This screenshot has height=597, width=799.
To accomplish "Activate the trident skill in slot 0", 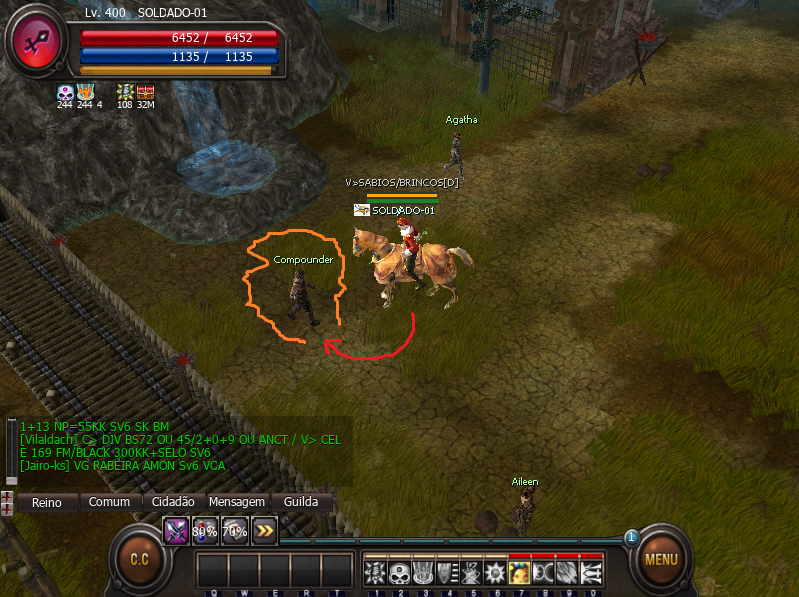I will [591, 572].
